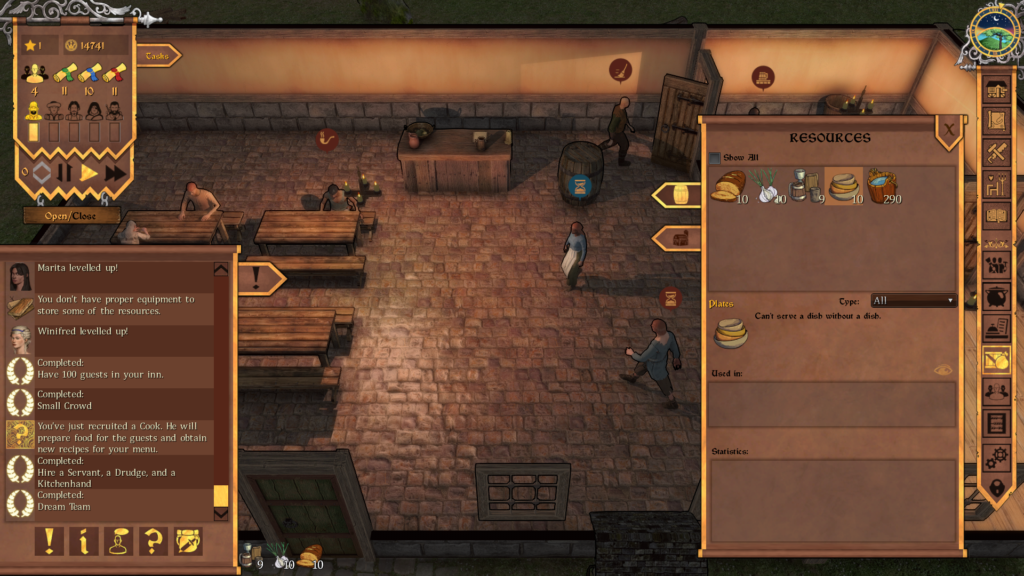
Task: Click the exclamation mark log filter
Action: click(x=49, y=541)
